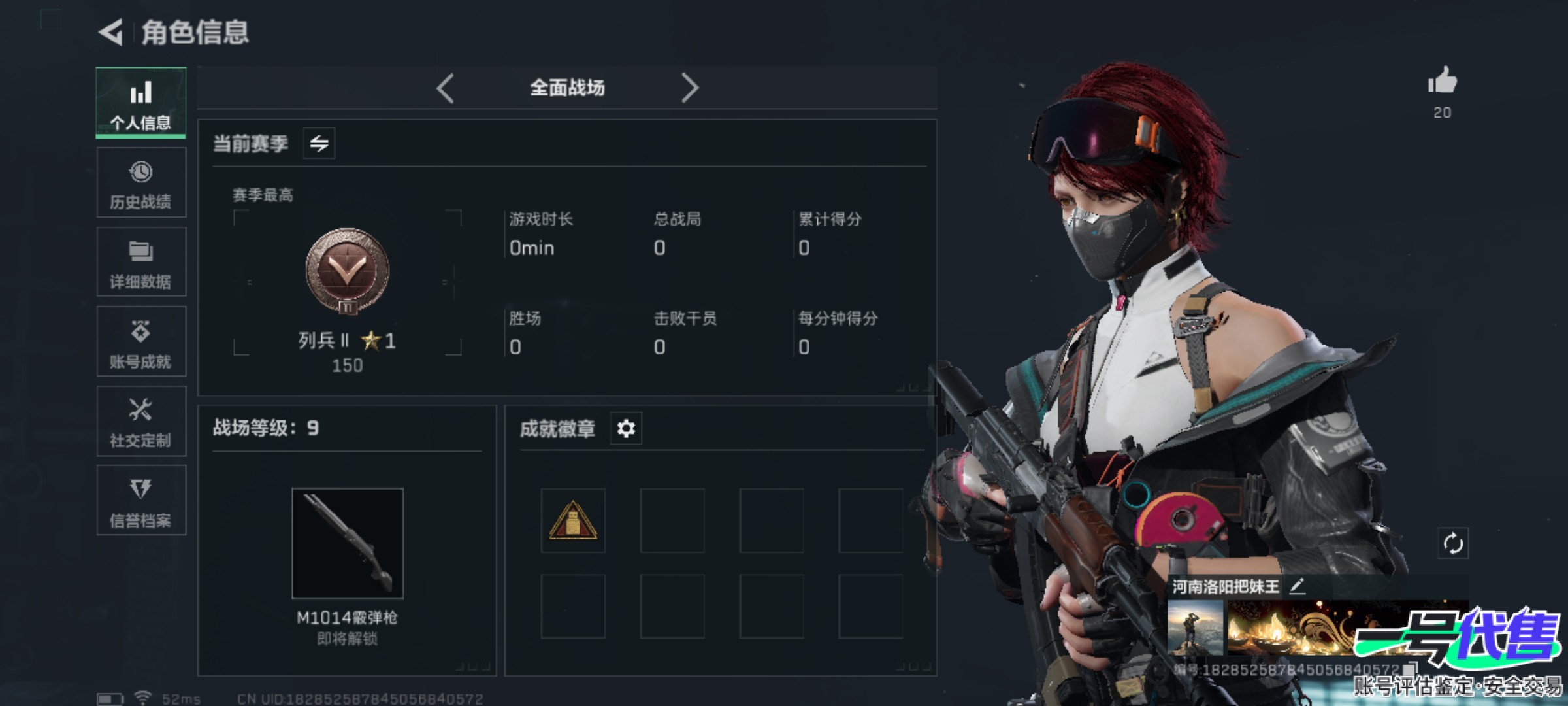Edit the player name 河南洛阳把妹王
Viewport: 1568px width, 706px height.
coord(1298,586)
